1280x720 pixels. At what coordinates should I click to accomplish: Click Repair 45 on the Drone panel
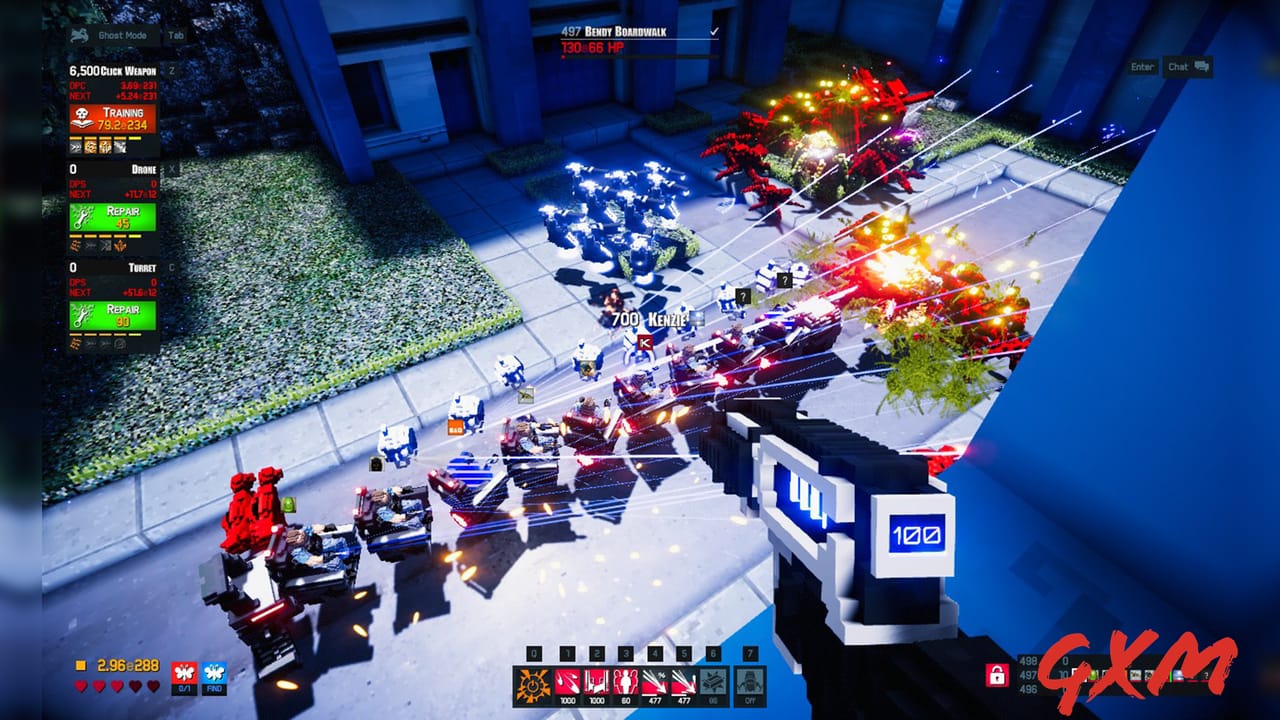[115, 218]
